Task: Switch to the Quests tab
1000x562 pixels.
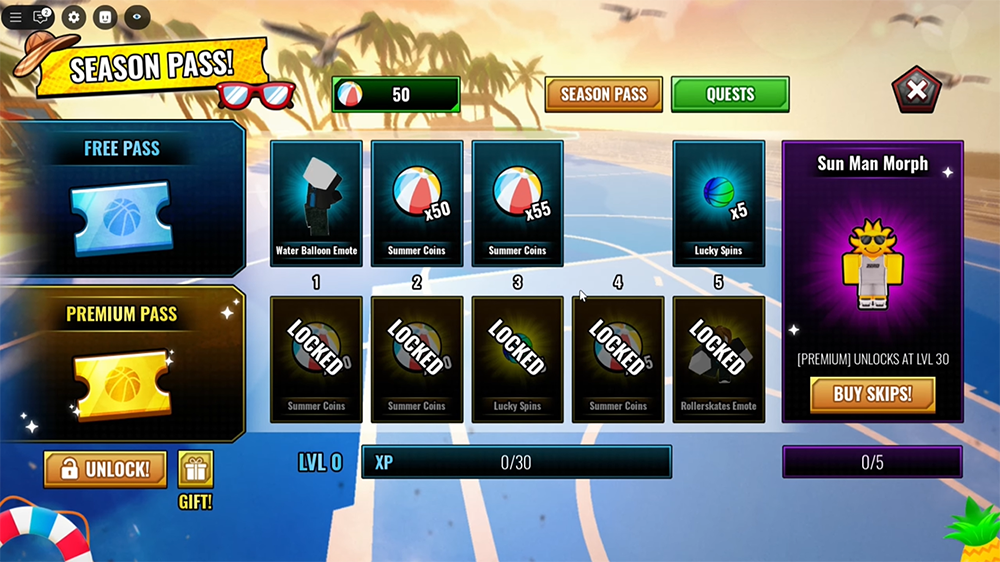Action: pos(730,94)
